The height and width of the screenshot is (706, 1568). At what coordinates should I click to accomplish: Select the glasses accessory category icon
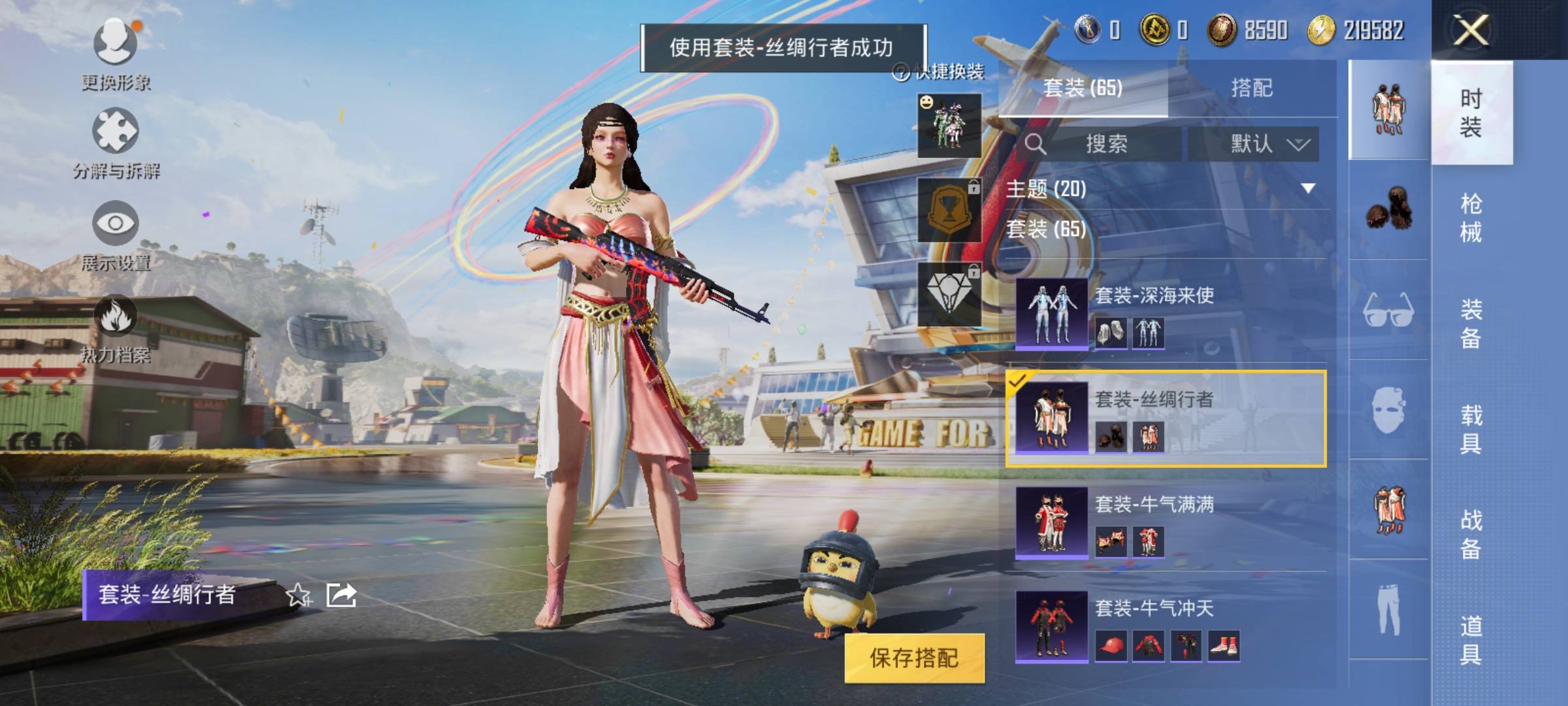tap(1388, 310)
